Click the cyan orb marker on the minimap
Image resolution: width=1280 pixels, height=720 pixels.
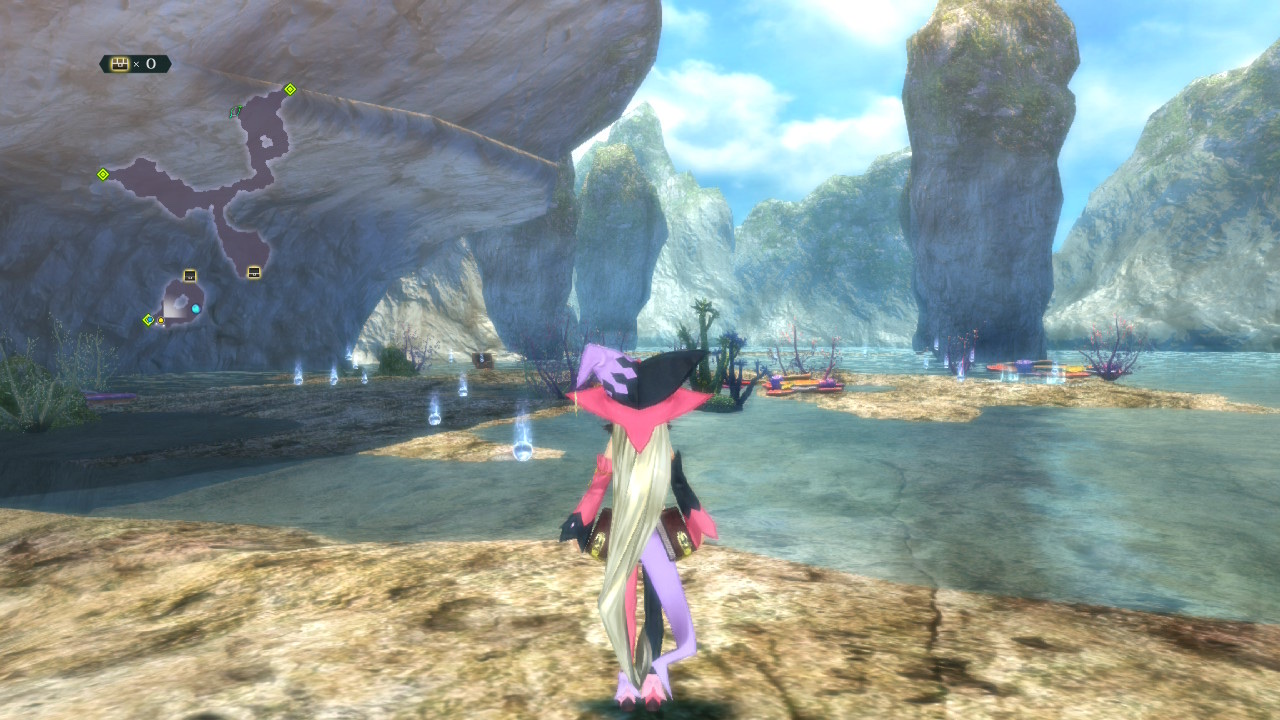(x=196, y=309)
